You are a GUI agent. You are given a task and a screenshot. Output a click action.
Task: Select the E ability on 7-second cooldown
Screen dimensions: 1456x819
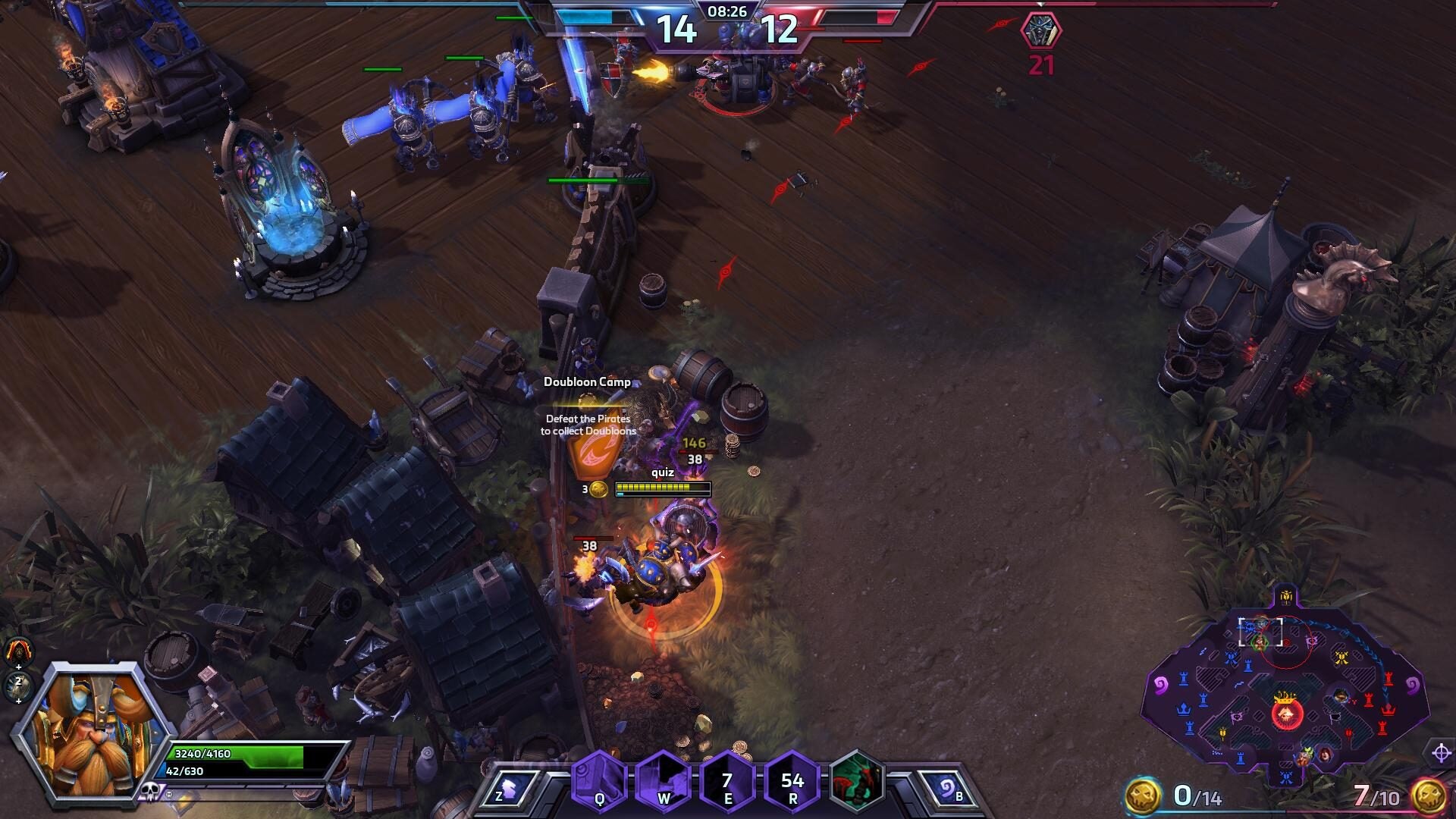click(x=727, y=781)
